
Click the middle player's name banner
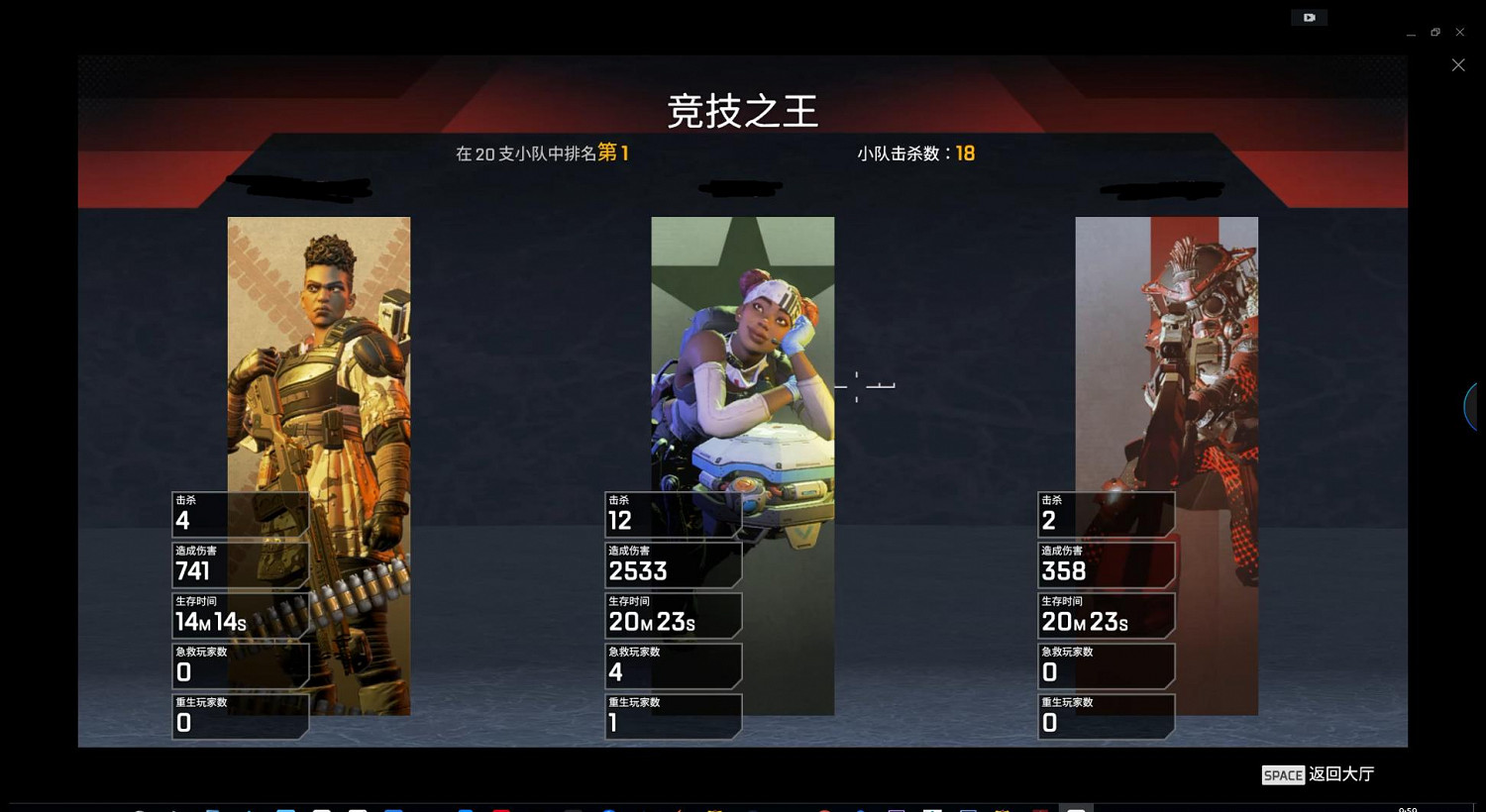tap(742, 188)
